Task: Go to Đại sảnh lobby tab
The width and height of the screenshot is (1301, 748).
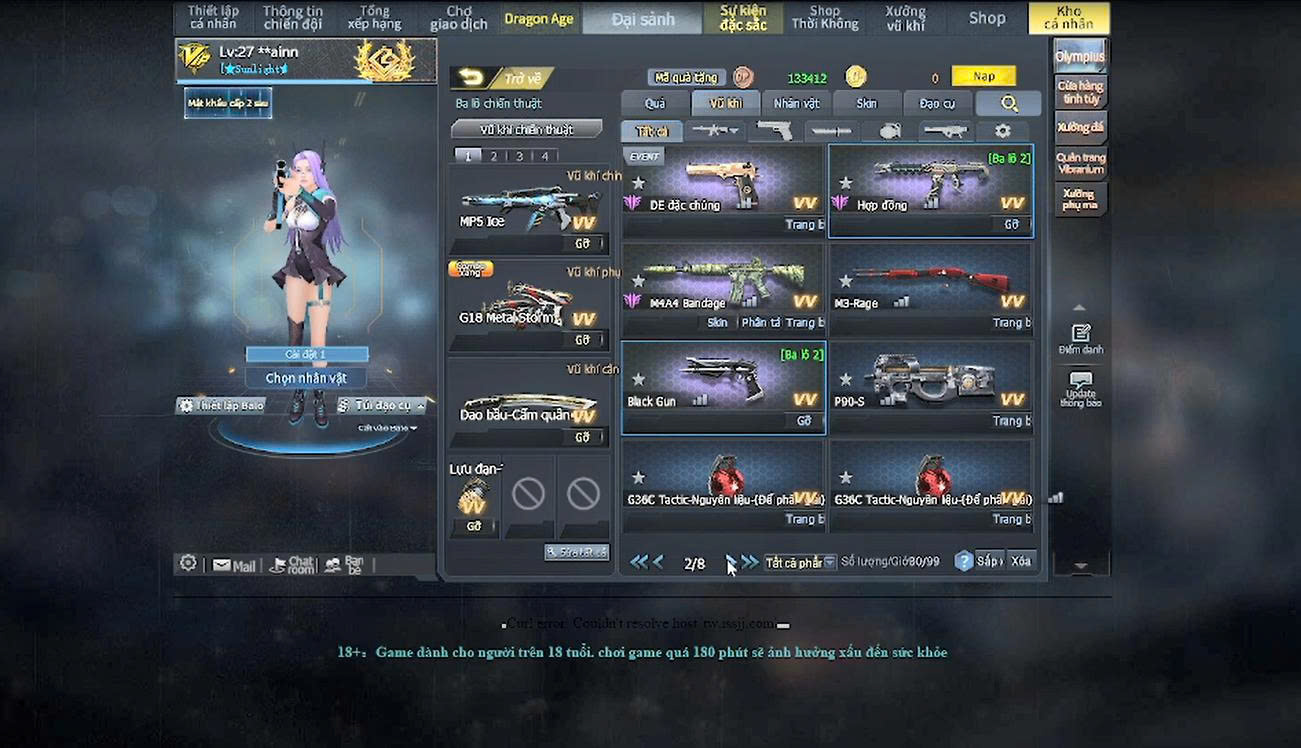Action: 643,19
